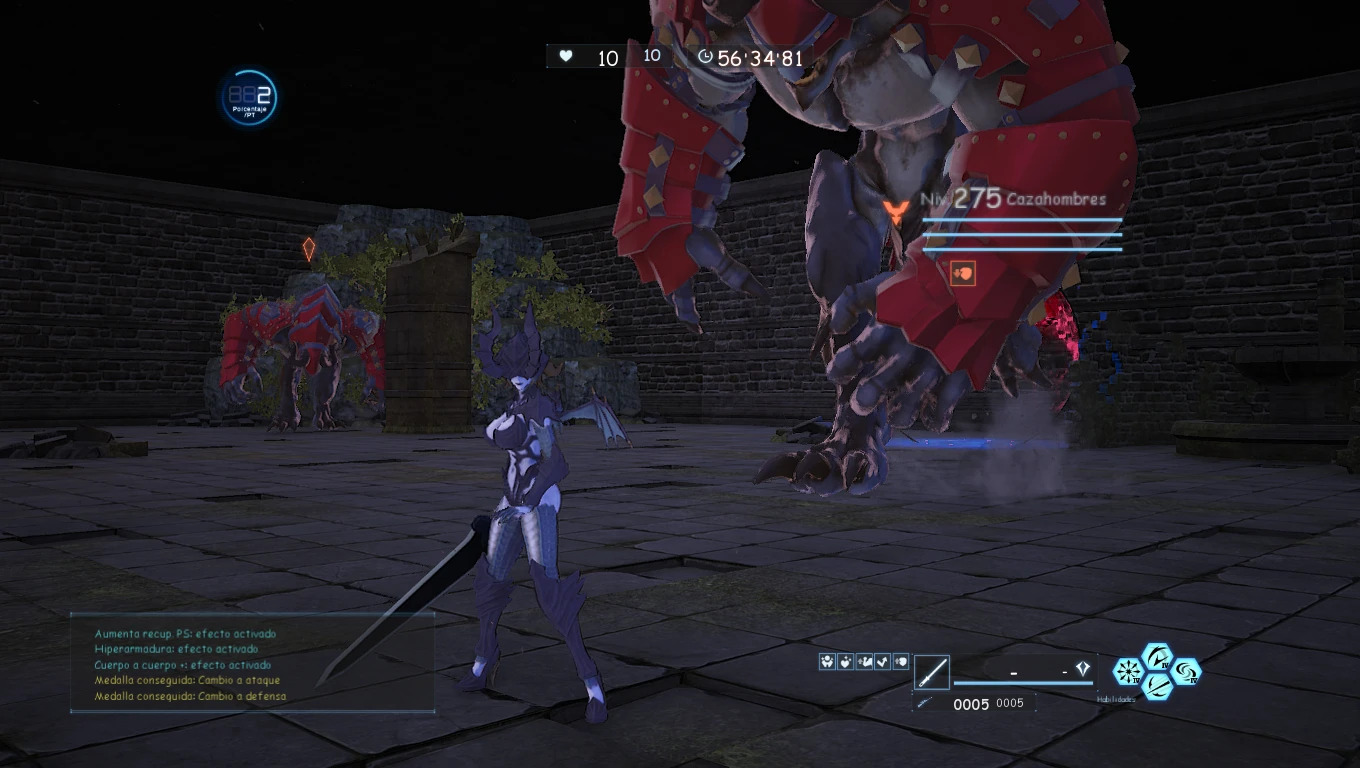Screen dimensions: 1360x768
Task: Select the orange target lock-on marker
Action: point(895,211)
